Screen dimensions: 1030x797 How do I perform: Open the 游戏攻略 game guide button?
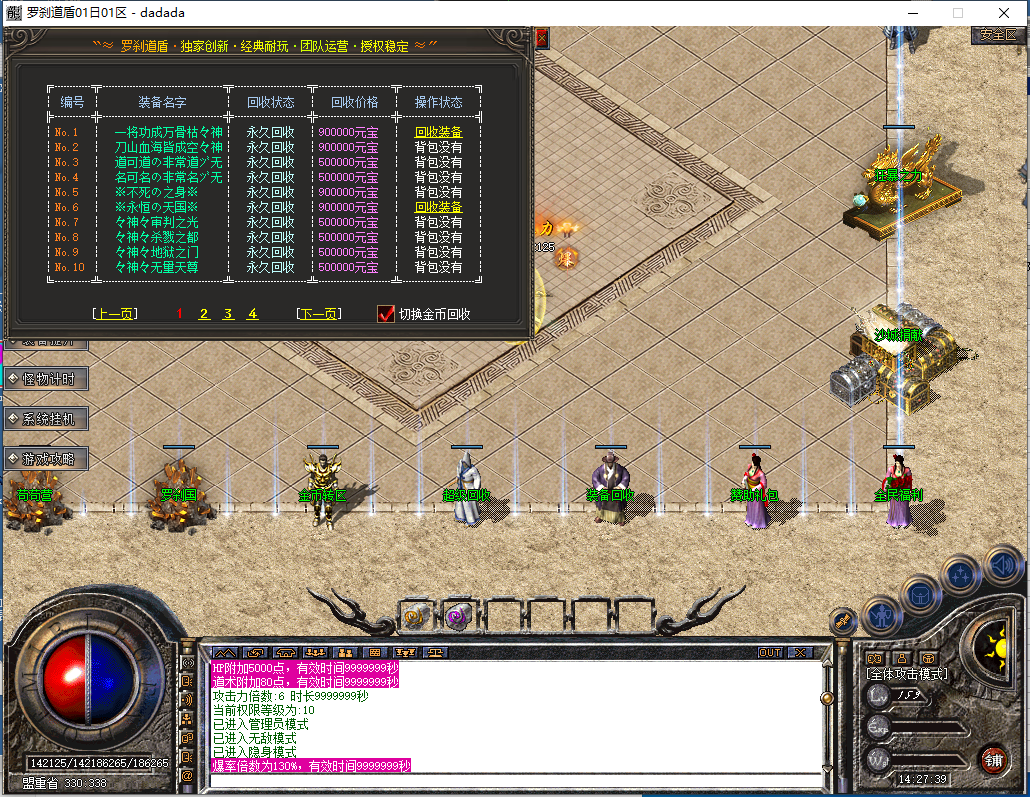[47, 459]
